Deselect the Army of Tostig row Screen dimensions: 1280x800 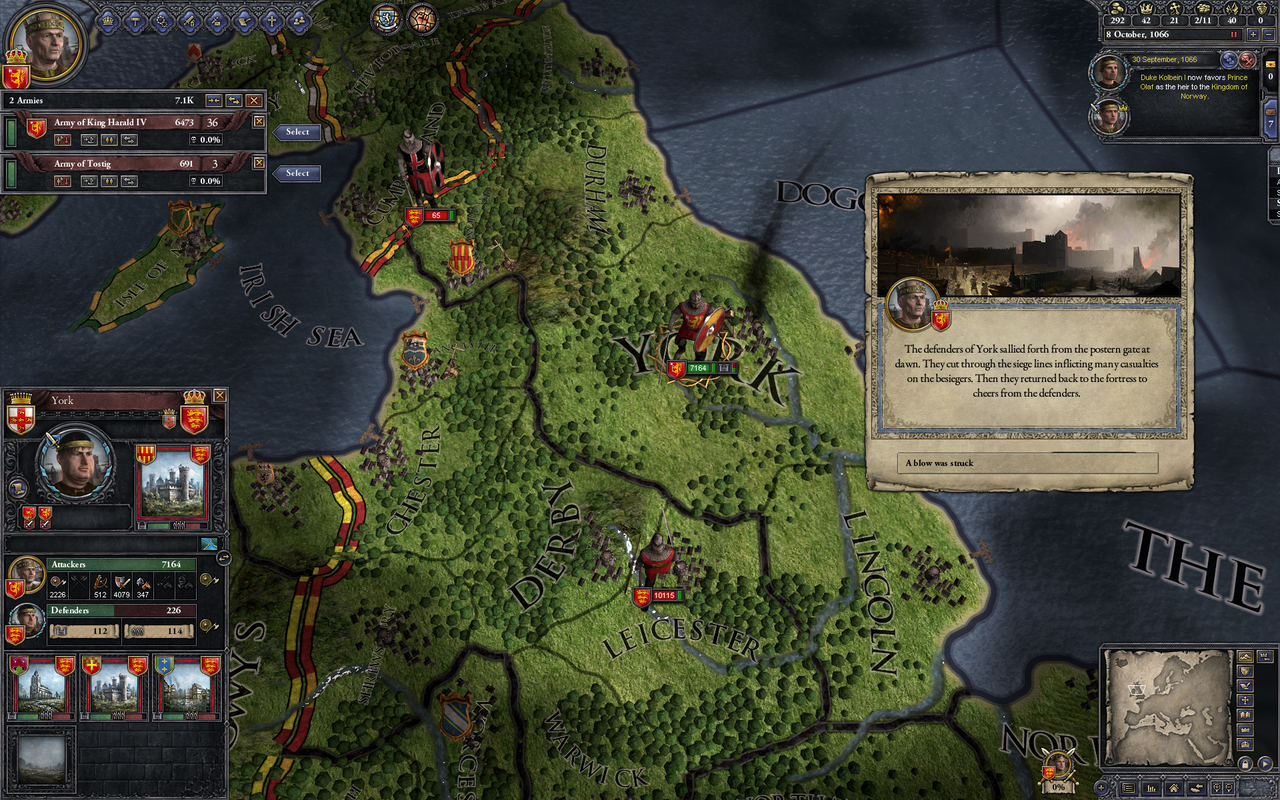259,162
